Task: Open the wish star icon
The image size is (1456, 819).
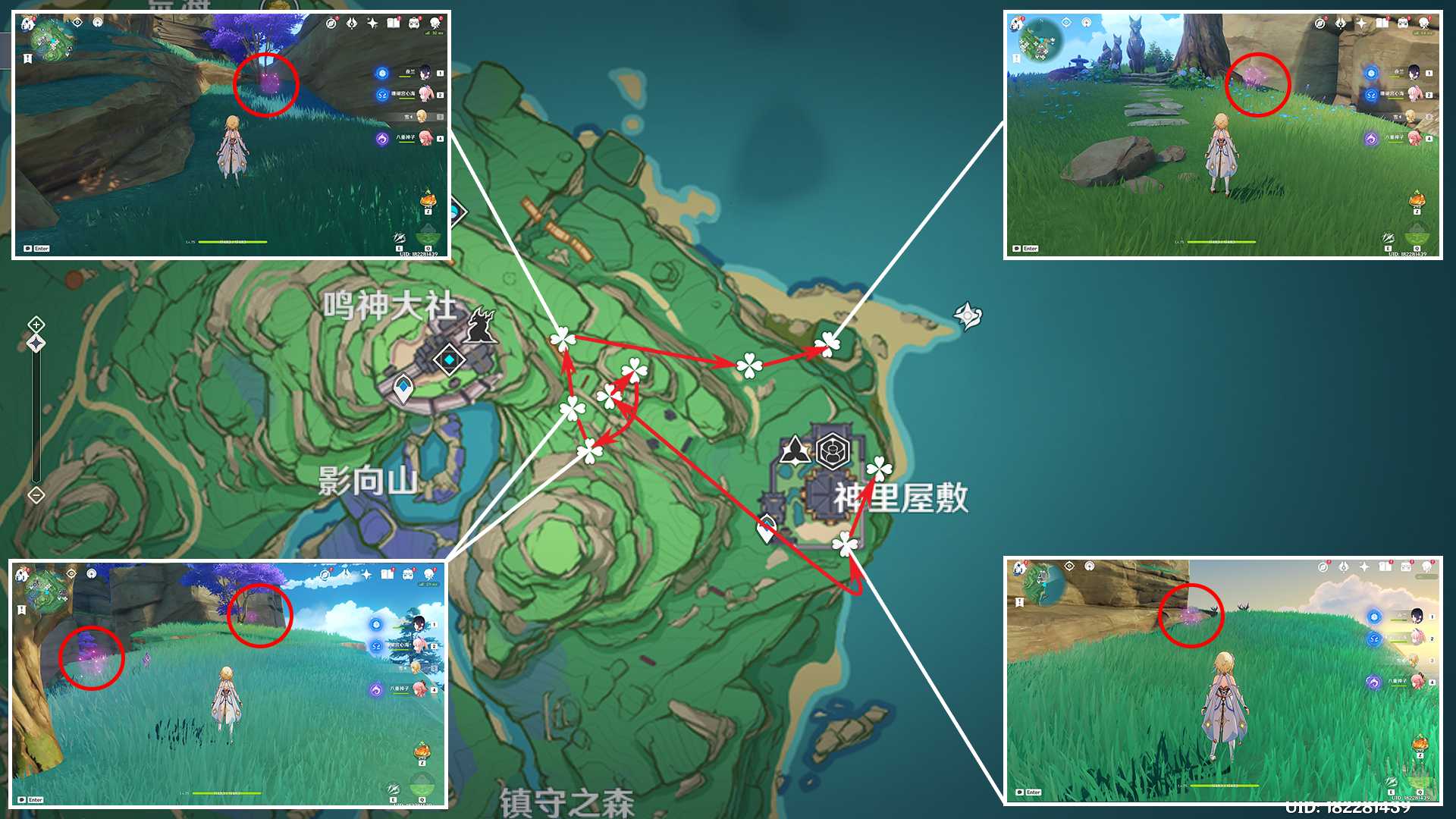Action: tap(373, 24)
